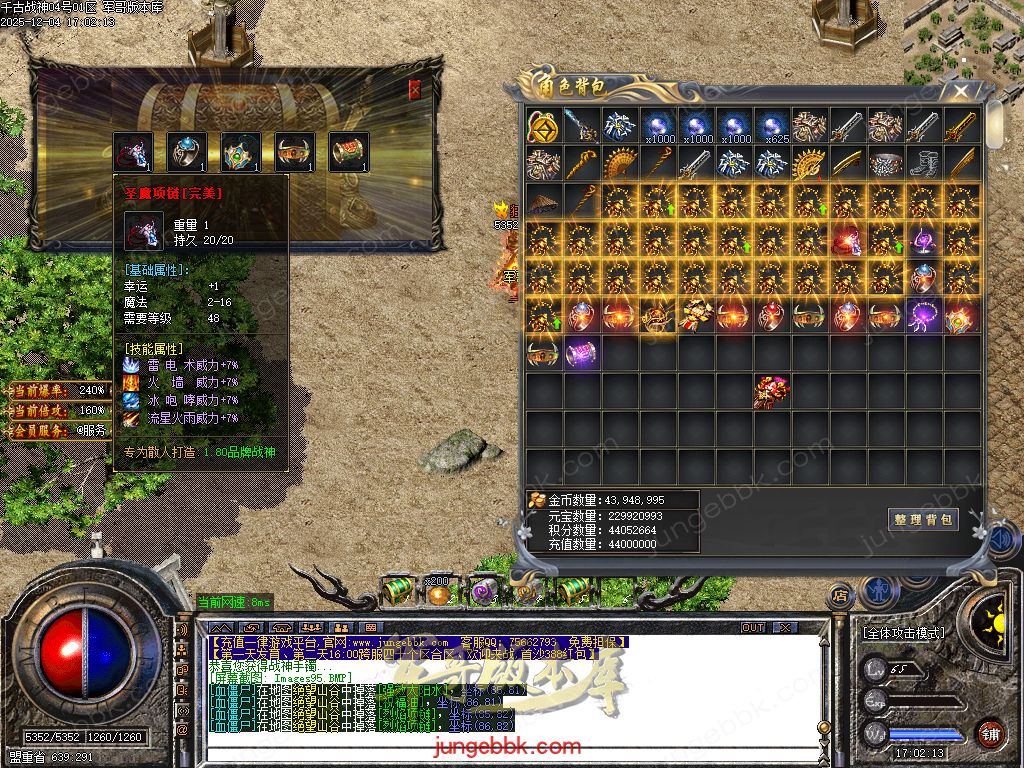Screen dimensions: 1024x768
Task: Open the 店 shop button
Action: click(x=840, y=596)
